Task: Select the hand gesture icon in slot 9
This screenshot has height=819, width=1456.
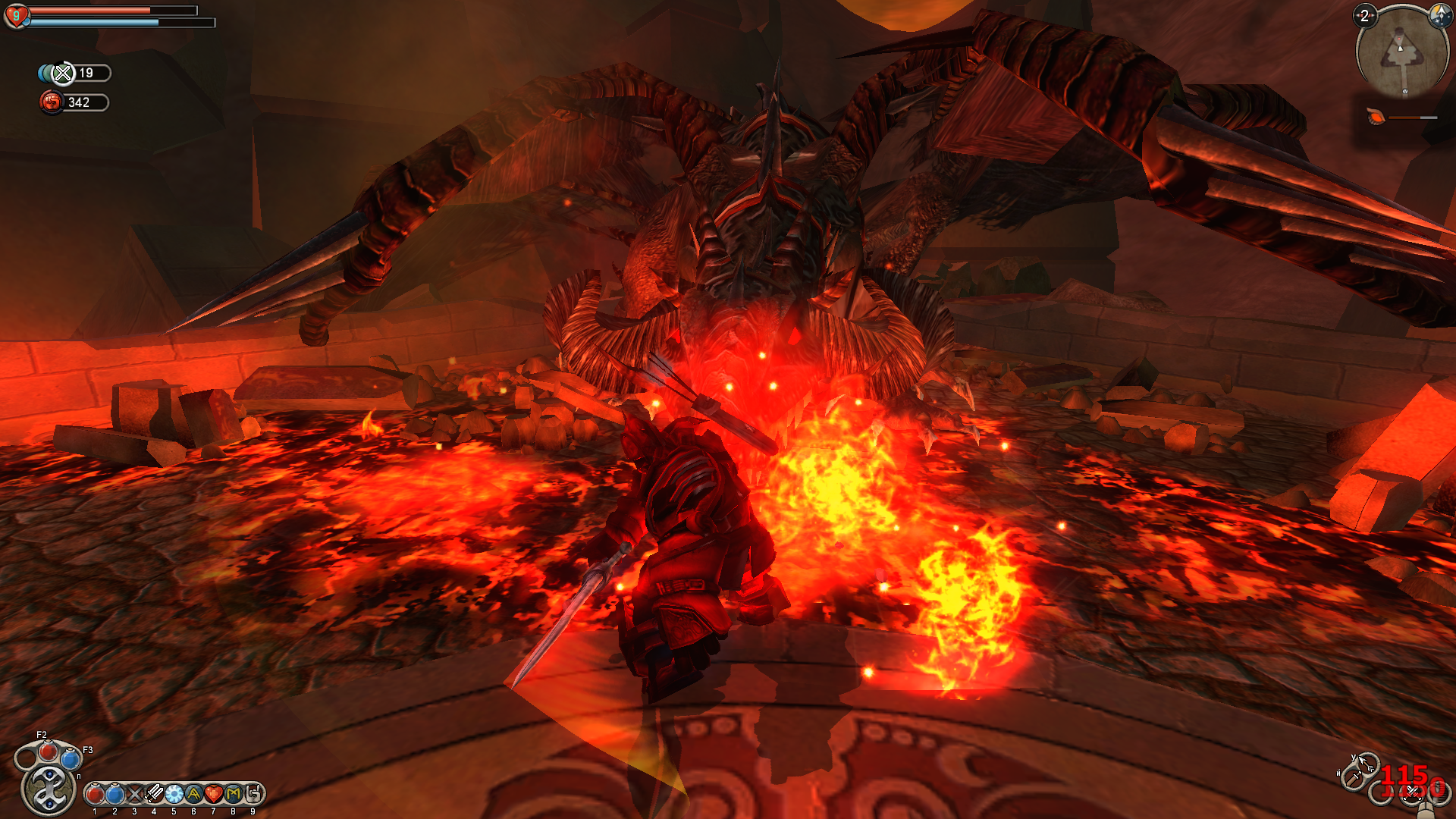Action: (x=253, y=794)
